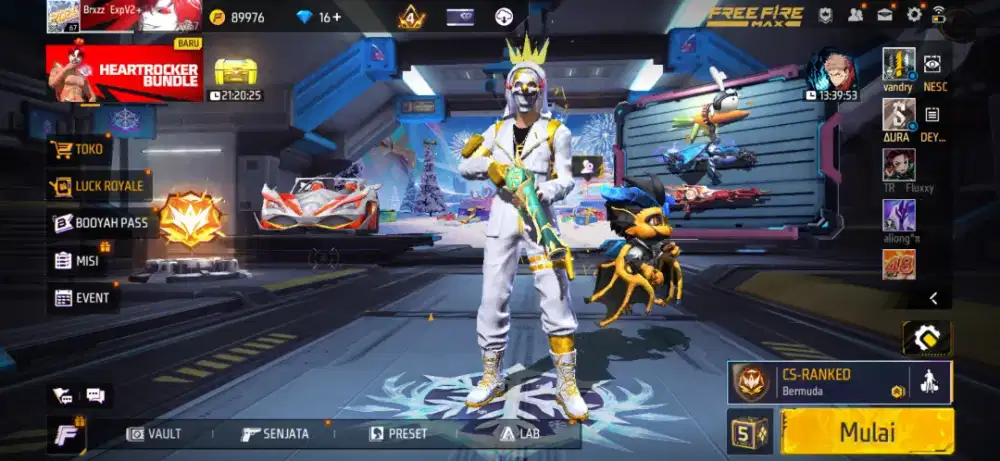This screenshot has height=461, width=1000.
Task: Tap the Heartrocker Bundle banner
Action: point(125,72)
